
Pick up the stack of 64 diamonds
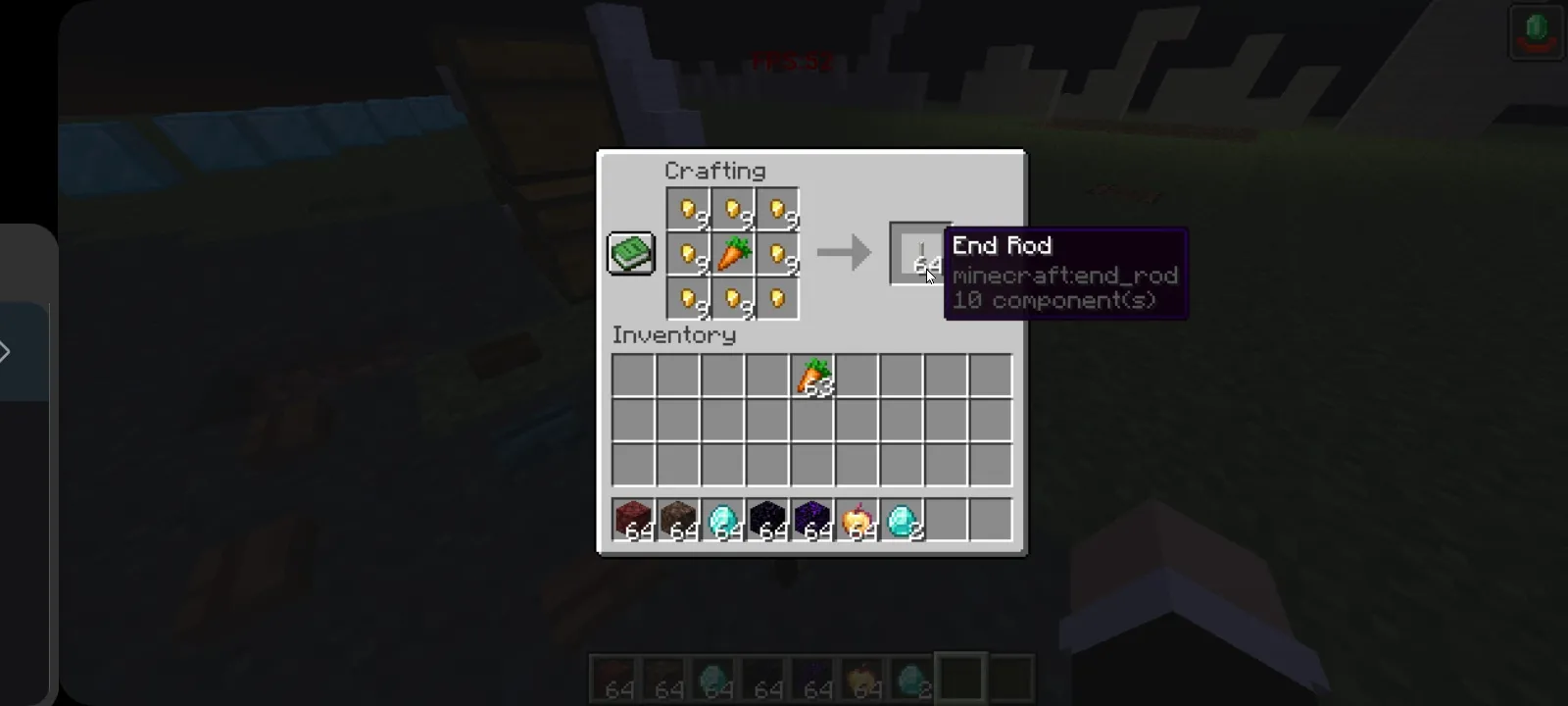pyautogui.click(x=724, y=521)
